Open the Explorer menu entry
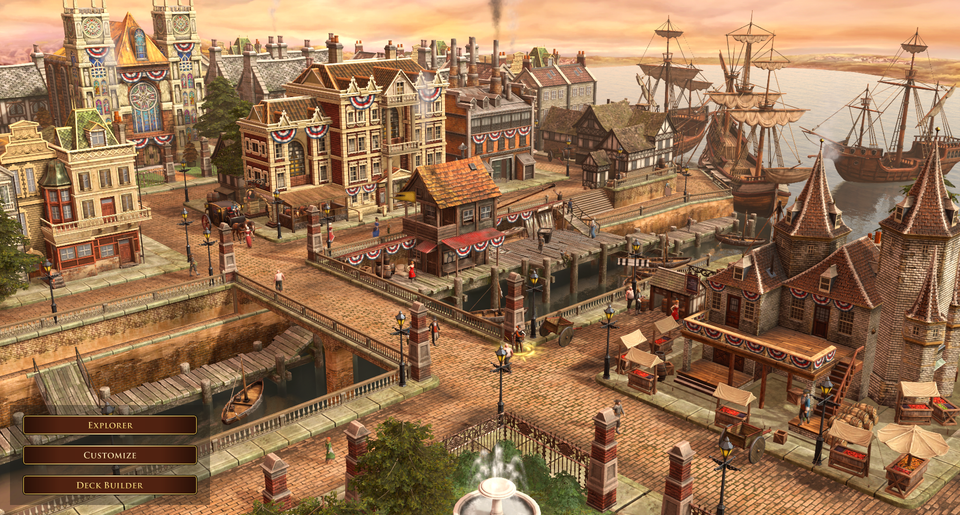Screen dimensions: 960x515 [x=110, y=425]
